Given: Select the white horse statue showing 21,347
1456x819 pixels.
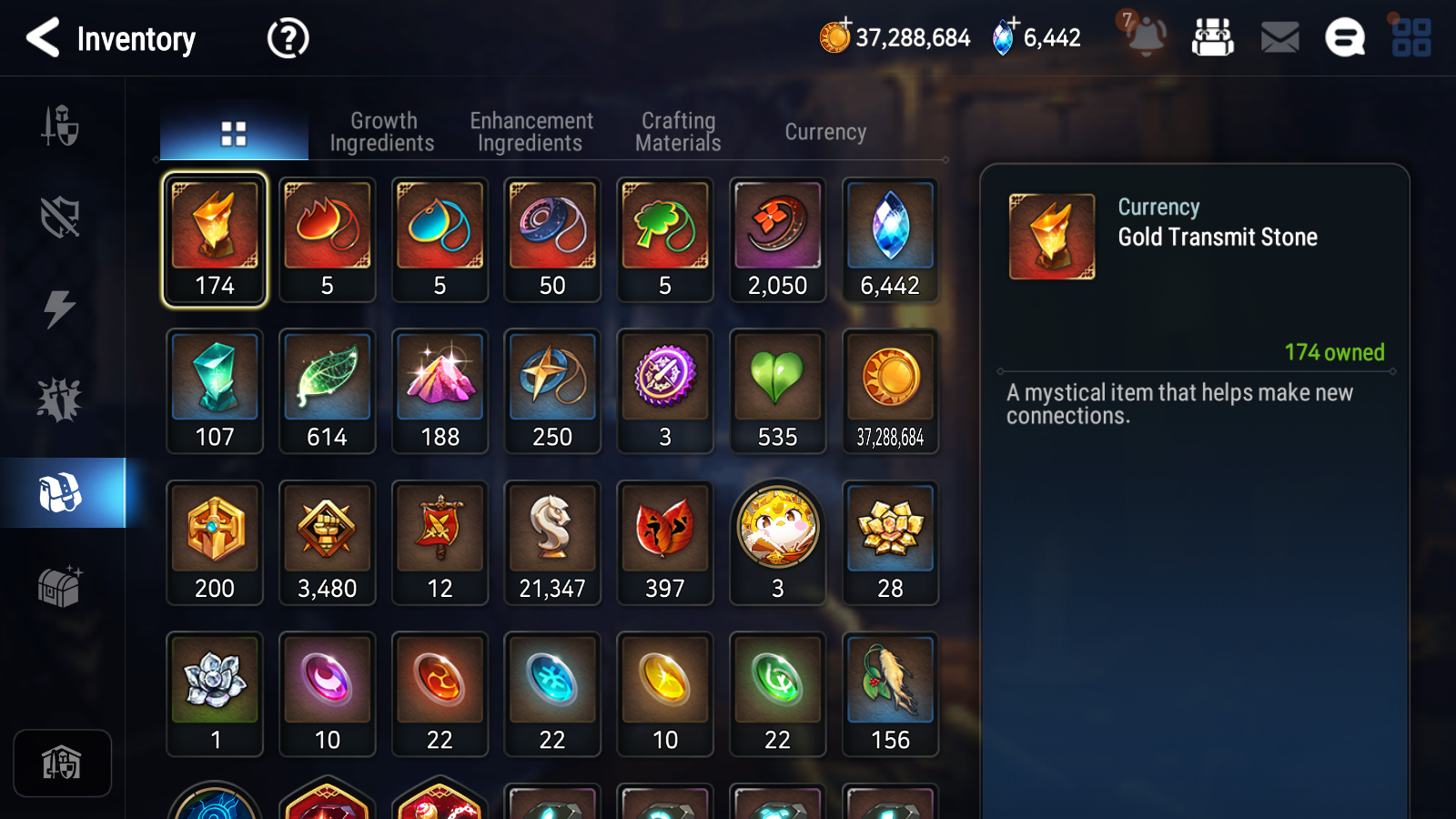Looking at the screenshot, I should [552, 533].
